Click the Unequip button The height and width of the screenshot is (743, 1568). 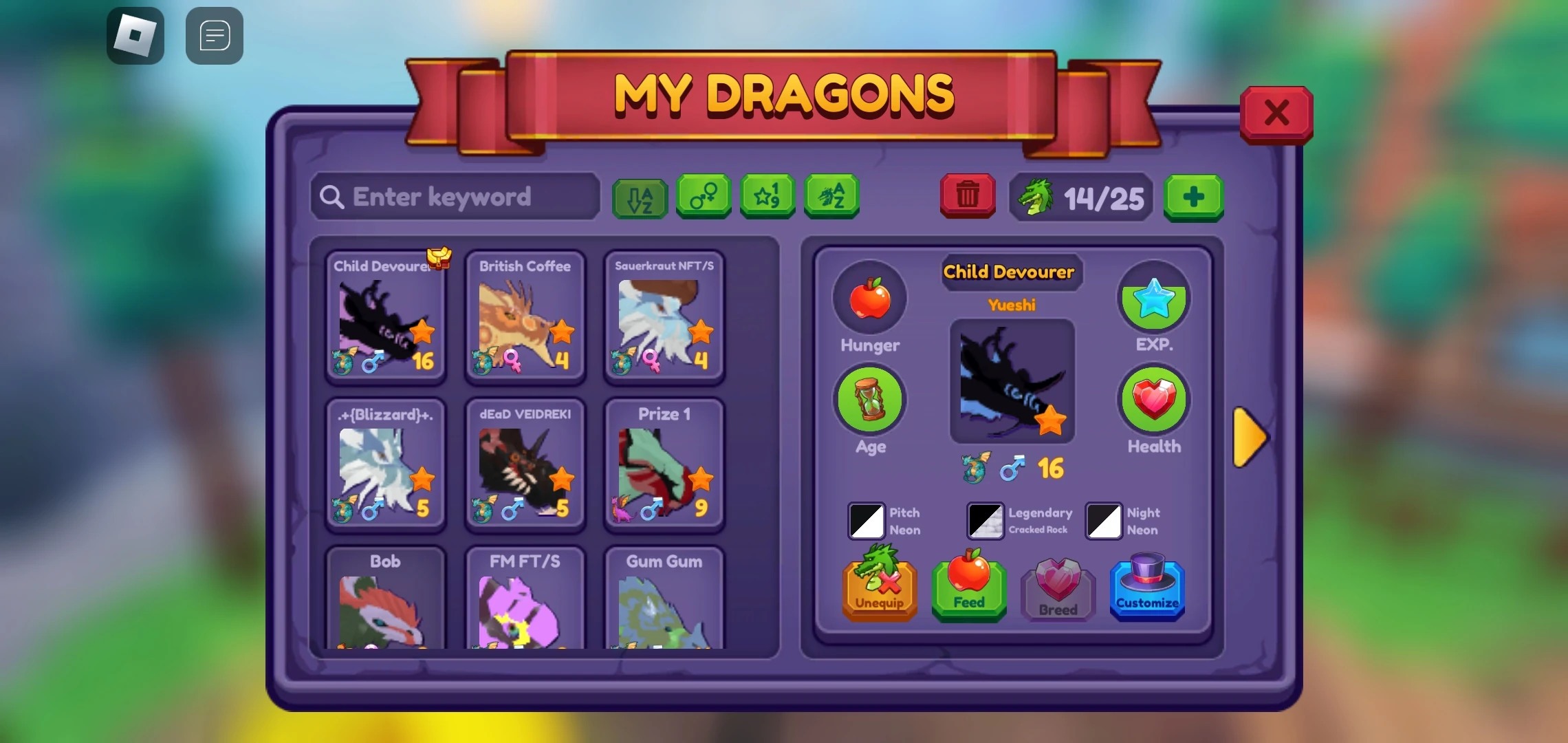(879, 588)
